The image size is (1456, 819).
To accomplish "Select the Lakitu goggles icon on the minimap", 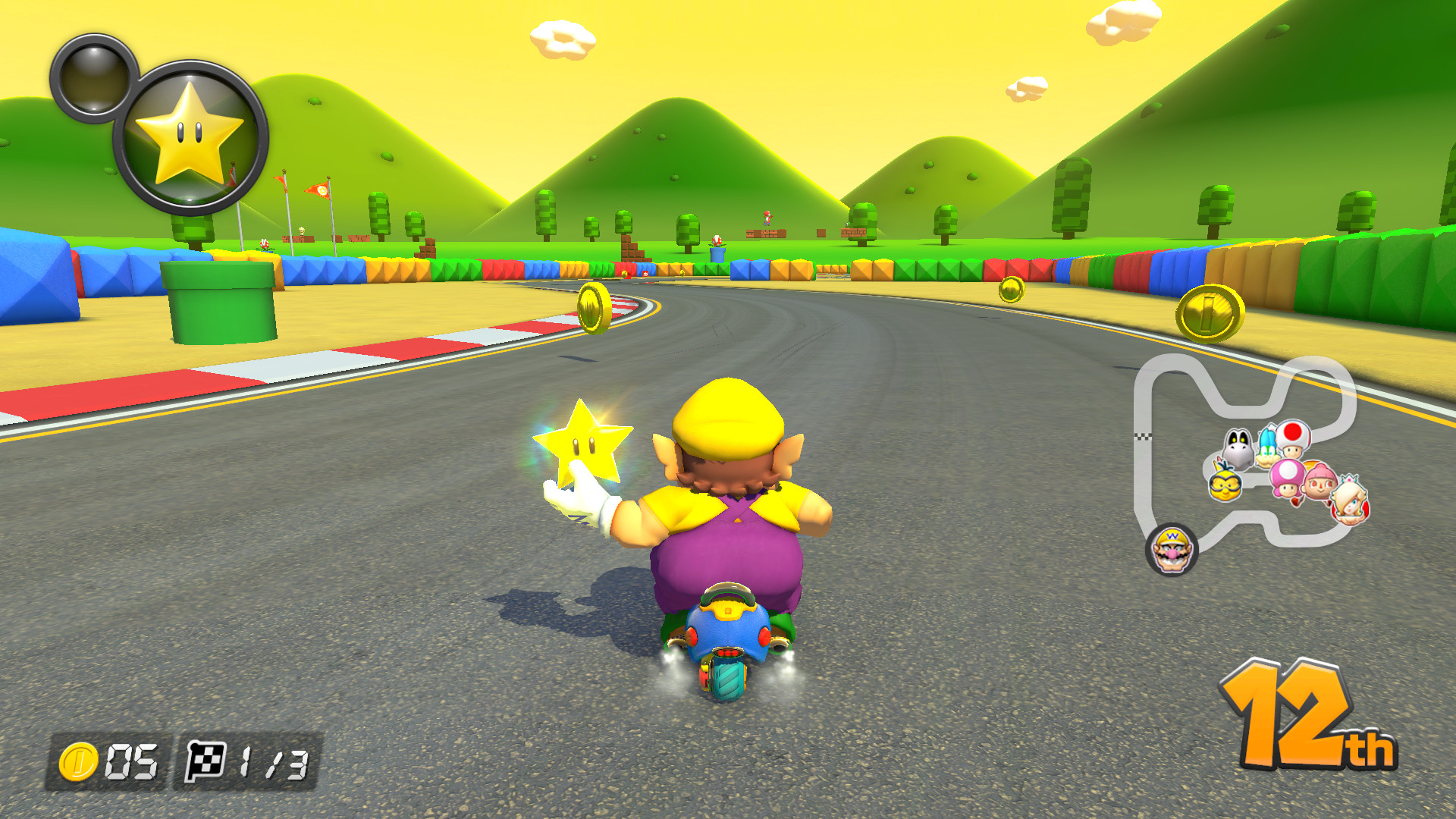I will pyautogui.click(x=1225, y=486).
